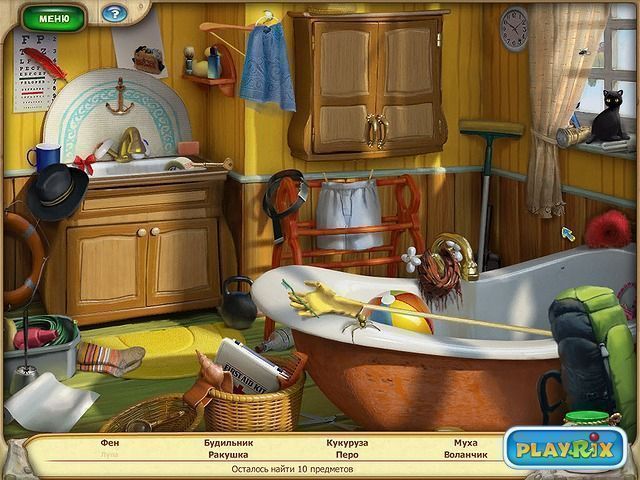Click the blue question mark help button
The height and width of the screenshot is (480, 640).
point(115,14)
